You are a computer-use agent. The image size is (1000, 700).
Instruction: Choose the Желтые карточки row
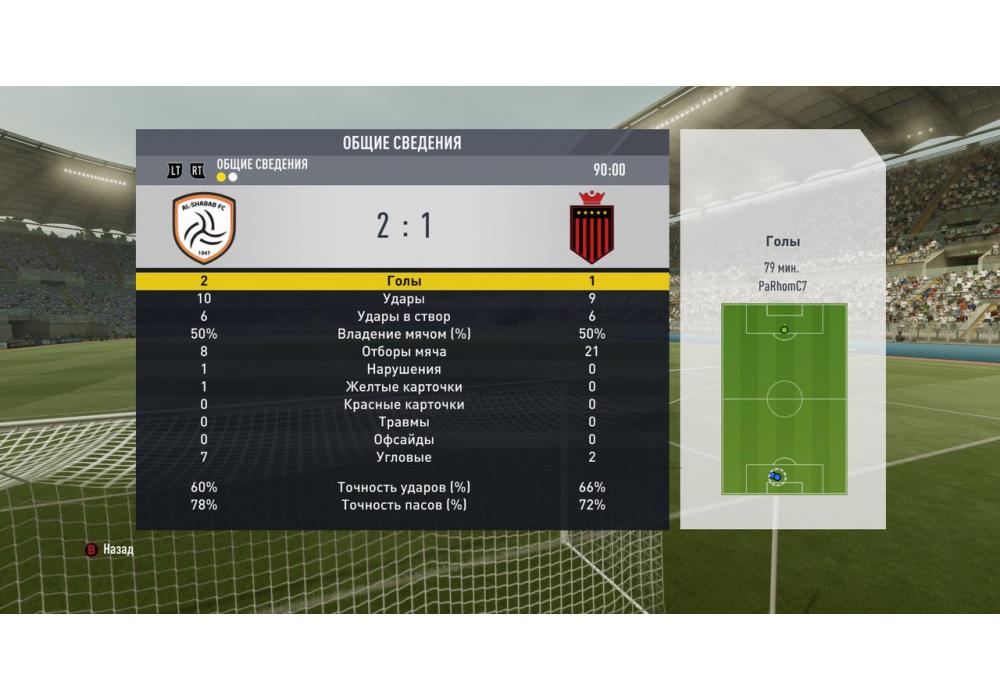click(403, 387)
